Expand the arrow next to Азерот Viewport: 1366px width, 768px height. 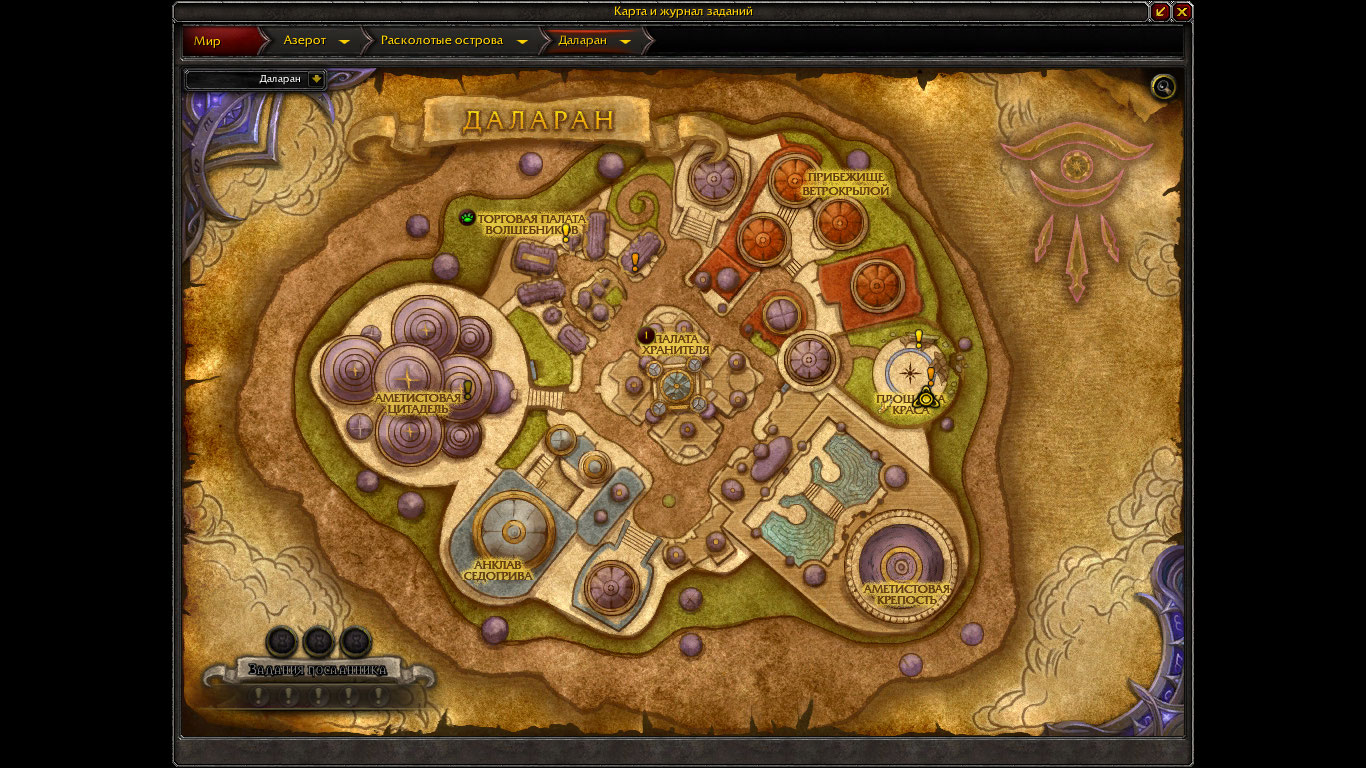click(x=344, y=42)
